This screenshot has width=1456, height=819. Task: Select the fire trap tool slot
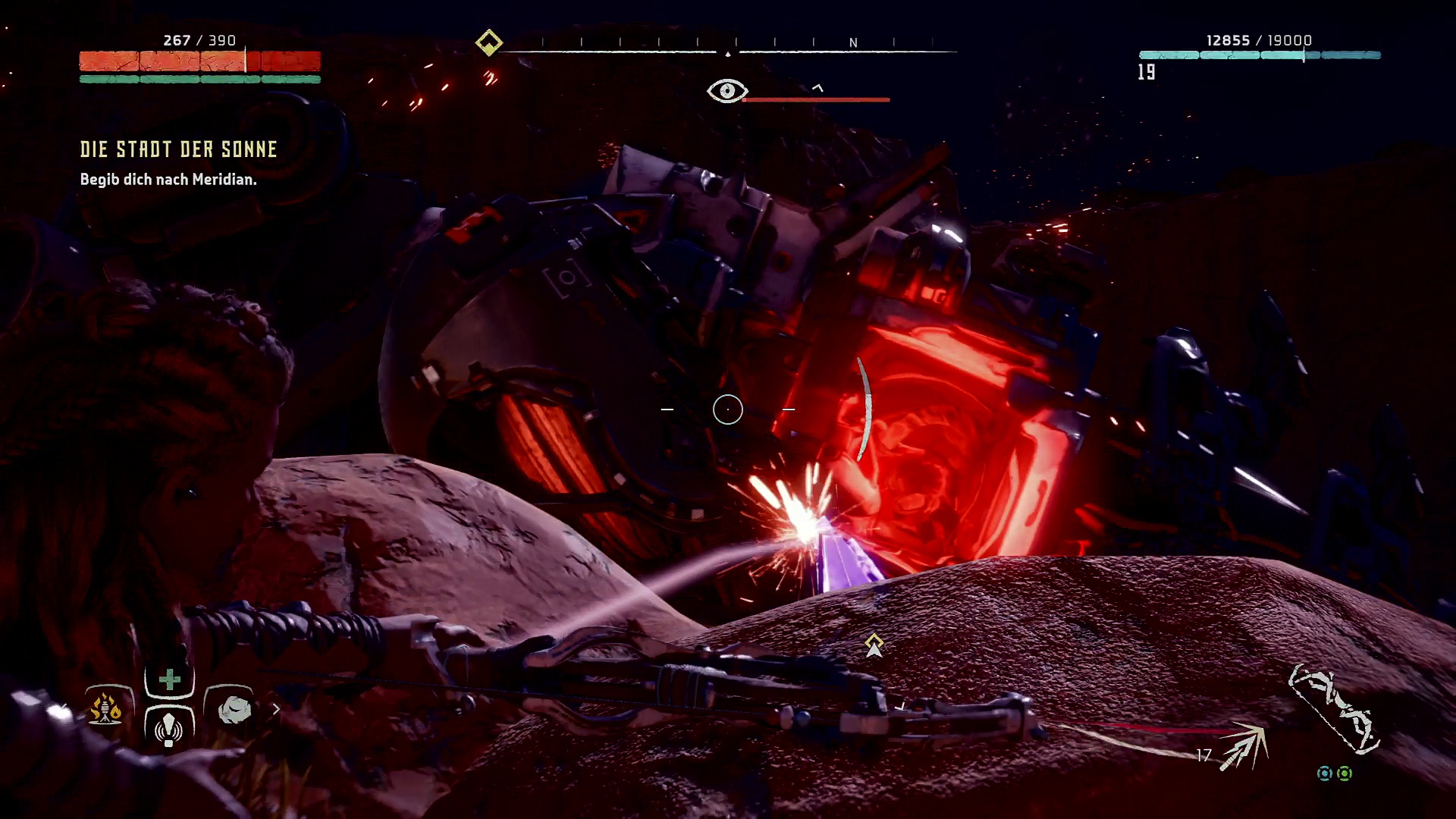[106, 709]
